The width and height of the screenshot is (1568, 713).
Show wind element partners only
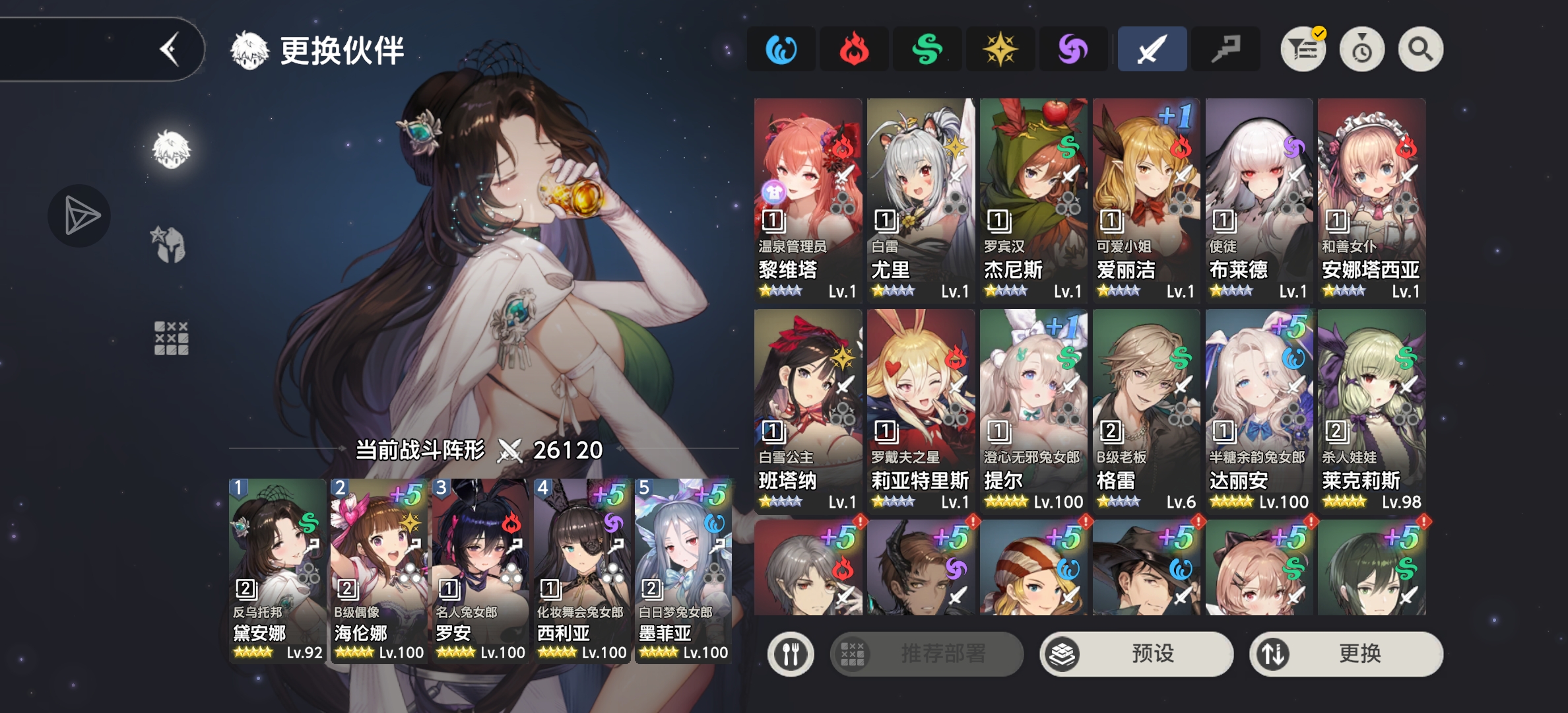pos(927,50)
